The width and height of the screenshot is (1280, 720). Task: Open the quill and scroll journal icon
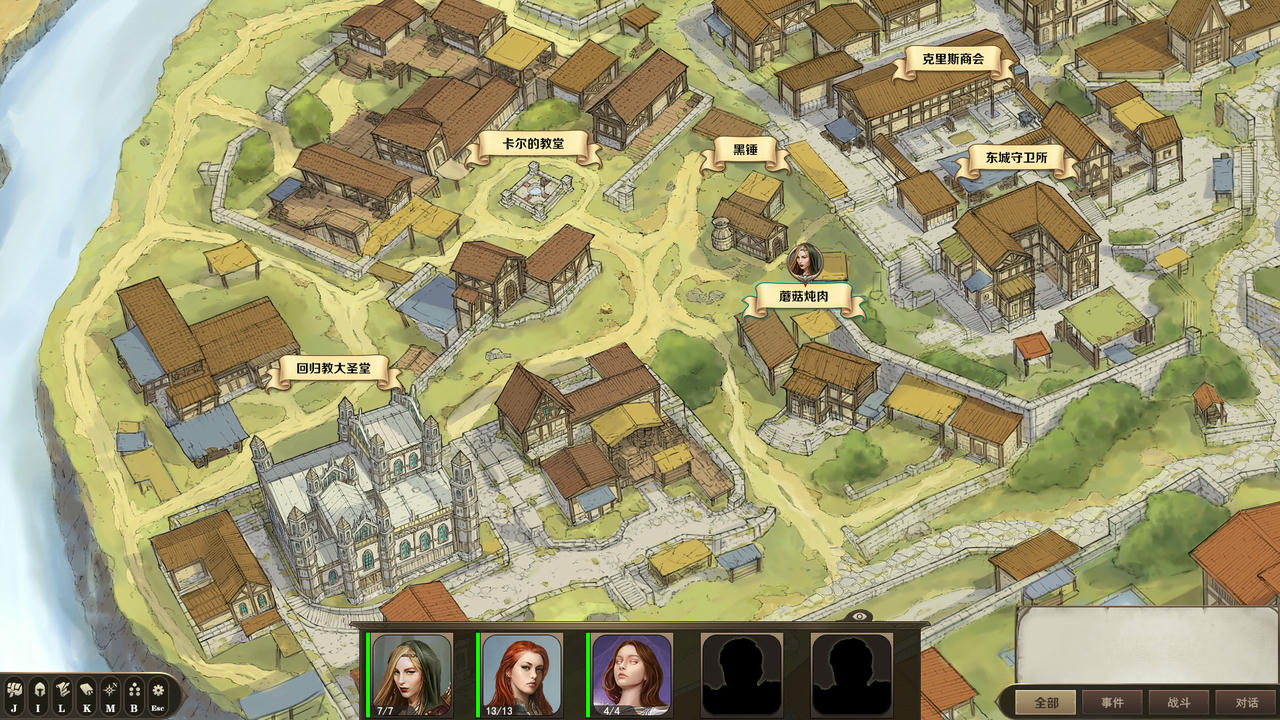click(62, 689)
